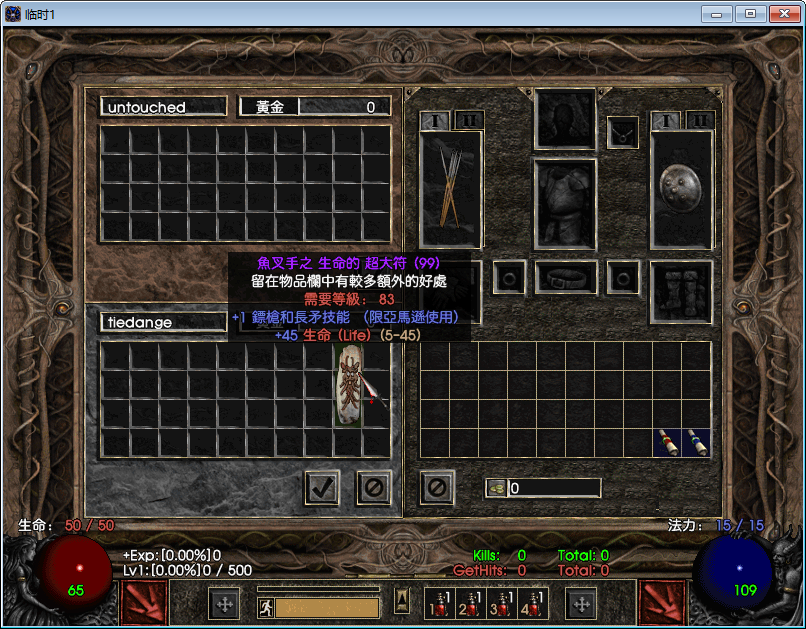806x629 pixels.
Task: Toggle the run/walk button
Action: 266,607
